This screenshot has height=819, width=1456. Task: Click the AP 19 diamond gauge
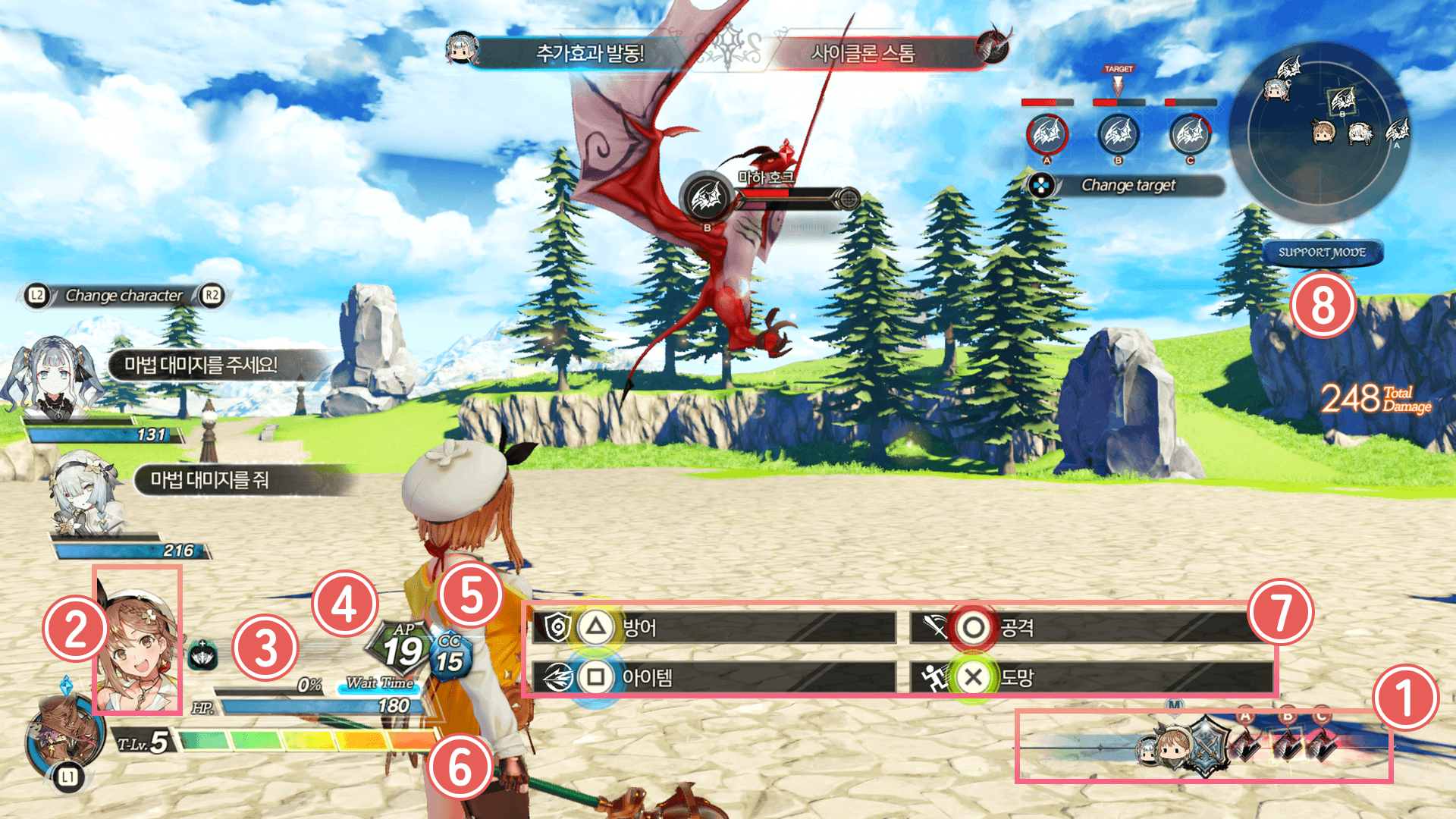click(x=400, y=648)
